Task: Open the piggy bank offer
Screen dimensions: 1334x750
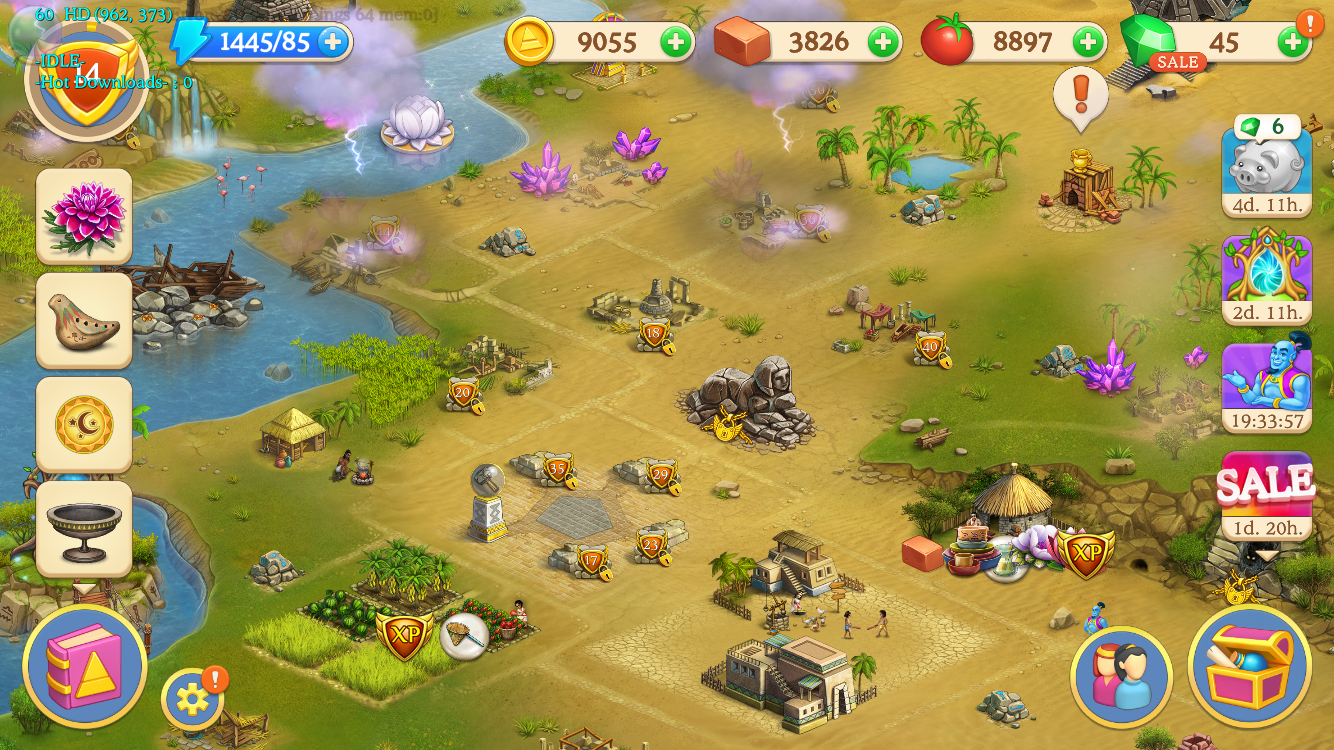Action: (x=1266, y=165)
